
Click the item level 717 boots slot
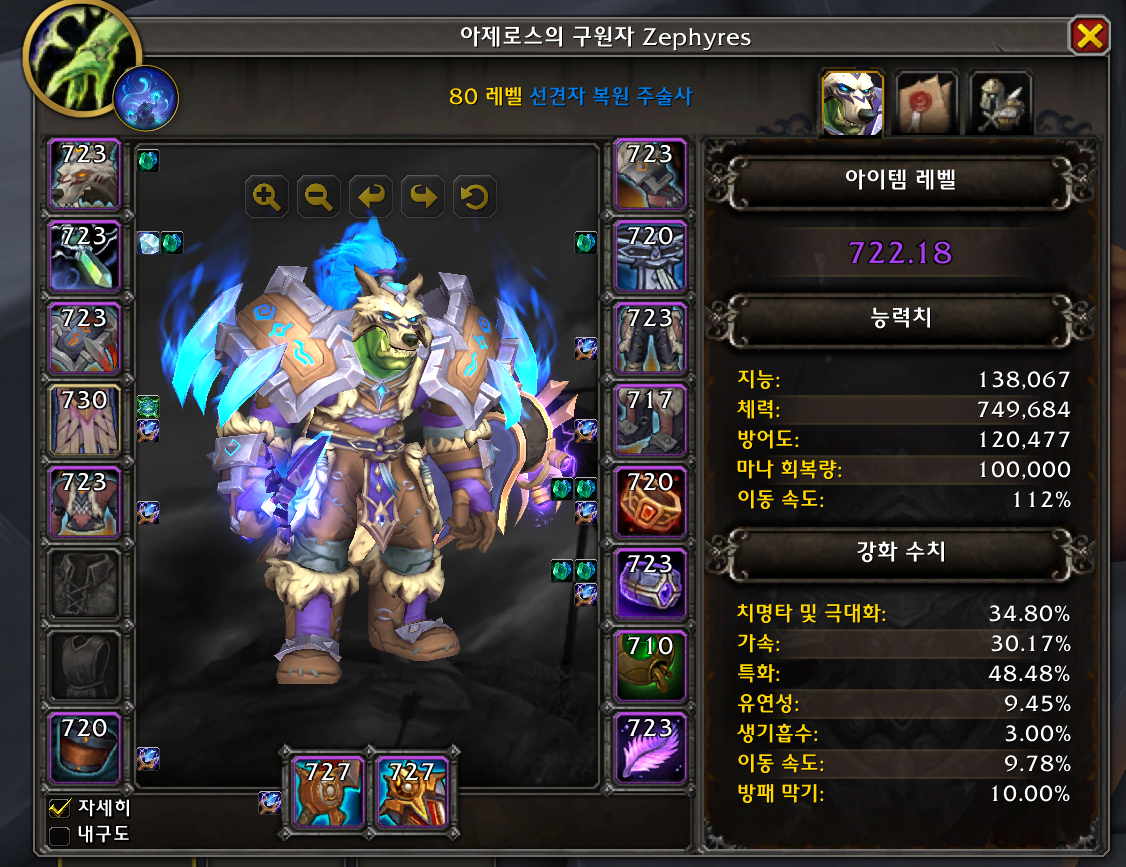[x=650, y=420]
